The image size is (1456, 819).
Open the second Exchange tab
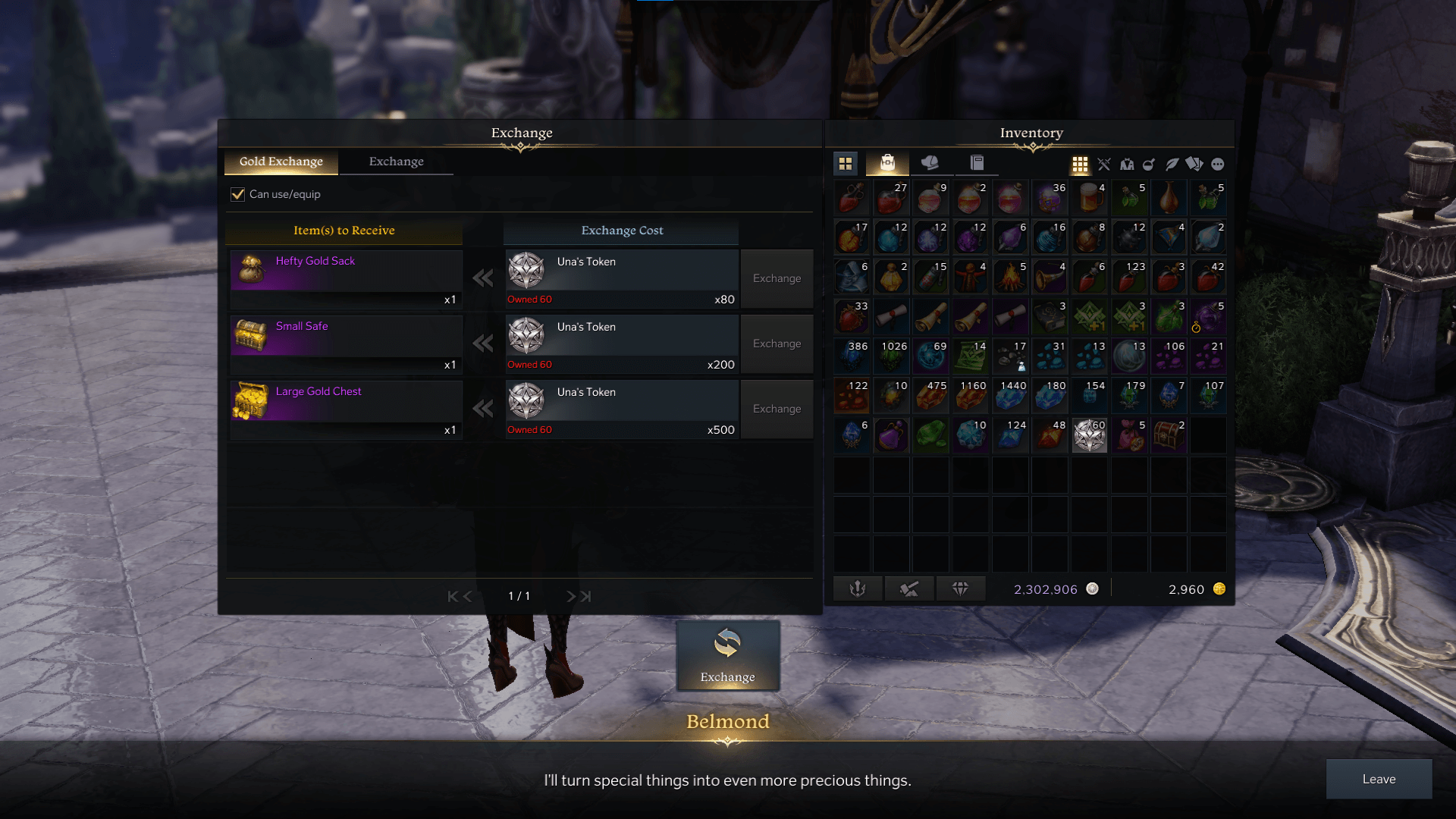point(396,162)
